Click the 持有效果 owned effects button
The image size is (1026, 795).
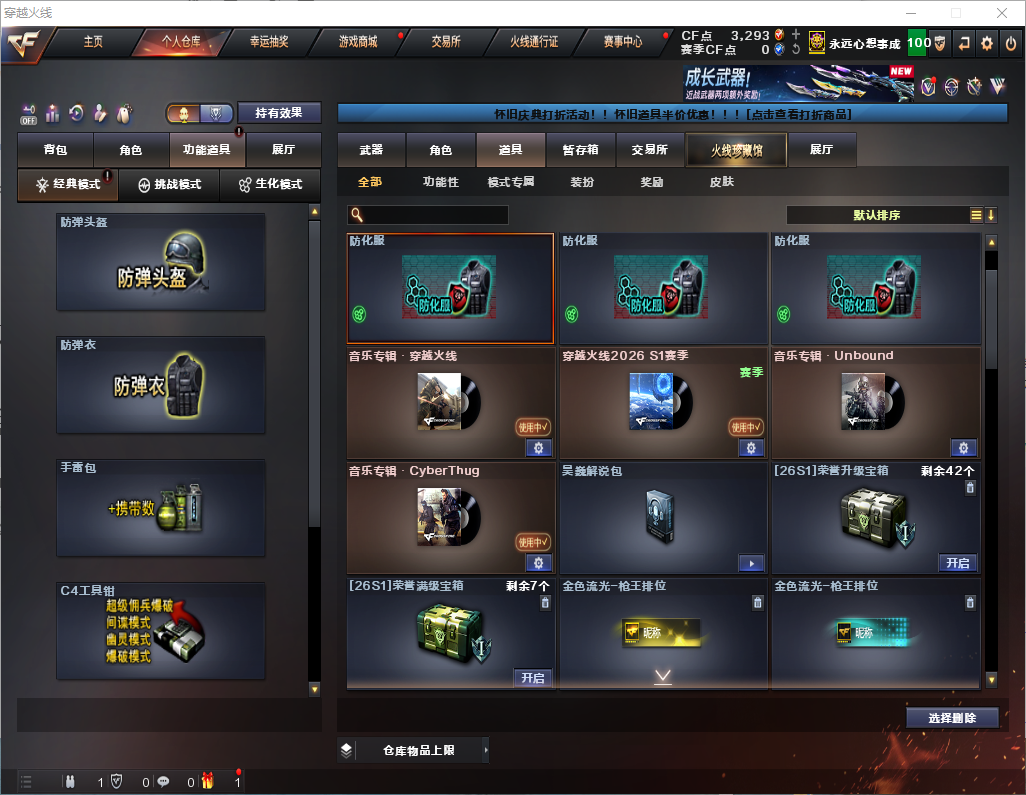pyautogui.click(x=279, y=113)
